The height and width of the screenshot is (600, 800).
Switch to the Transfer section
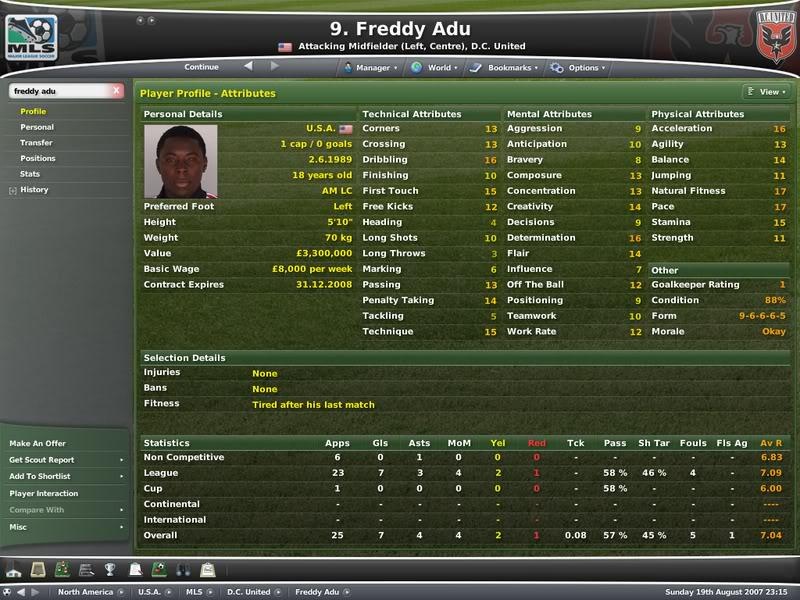pos(36,143)
